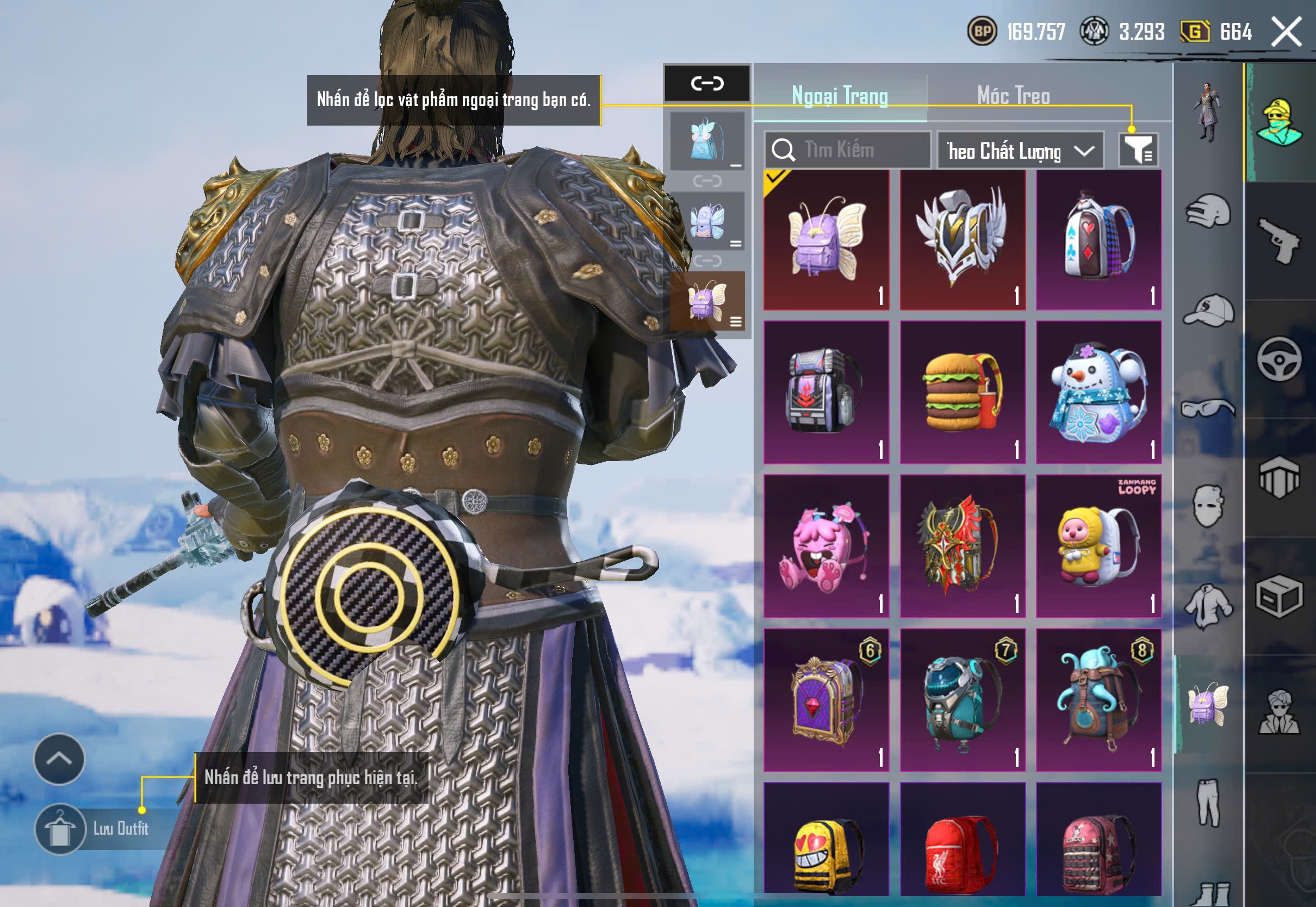The width and height of the screenshot is (1316, 907).
Task: Click the round up-arrow expand button
Action: pyautogui.click(x=59, y=759)
